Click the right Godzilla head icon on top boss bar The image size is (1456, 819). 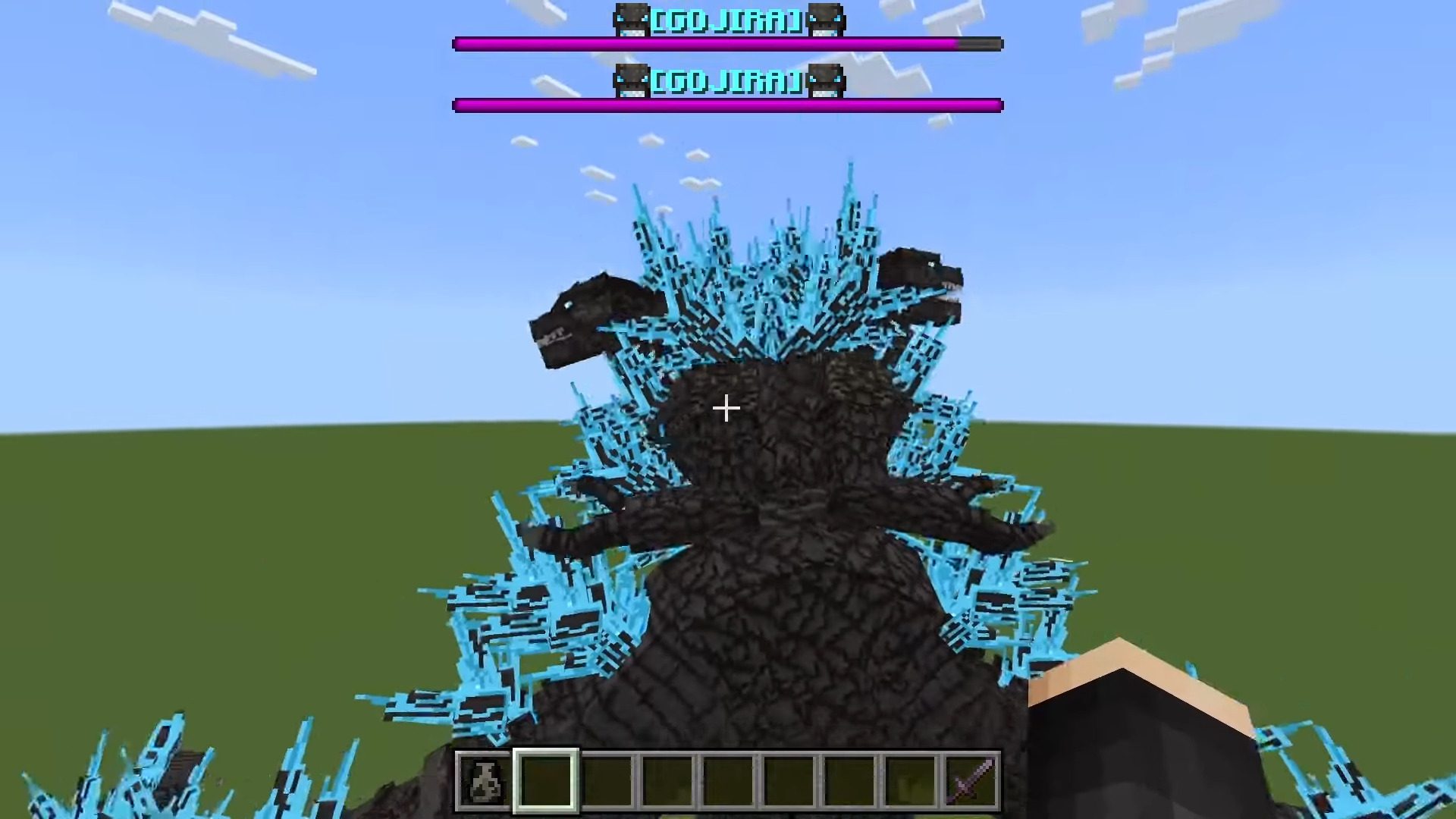coord(825,20)
